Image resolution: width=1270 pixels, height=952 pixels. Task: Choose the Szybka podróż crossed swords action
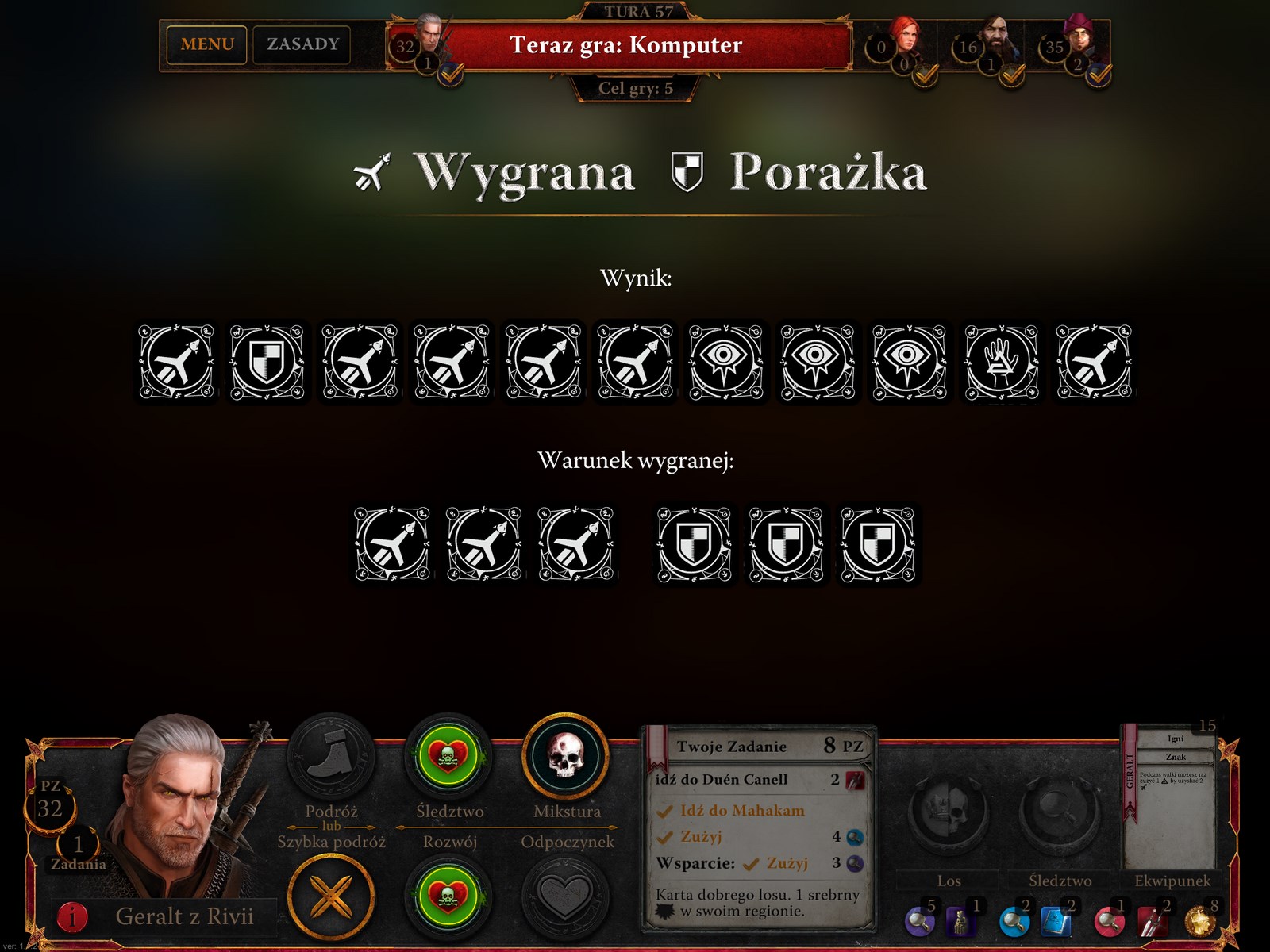pos(331,898)
